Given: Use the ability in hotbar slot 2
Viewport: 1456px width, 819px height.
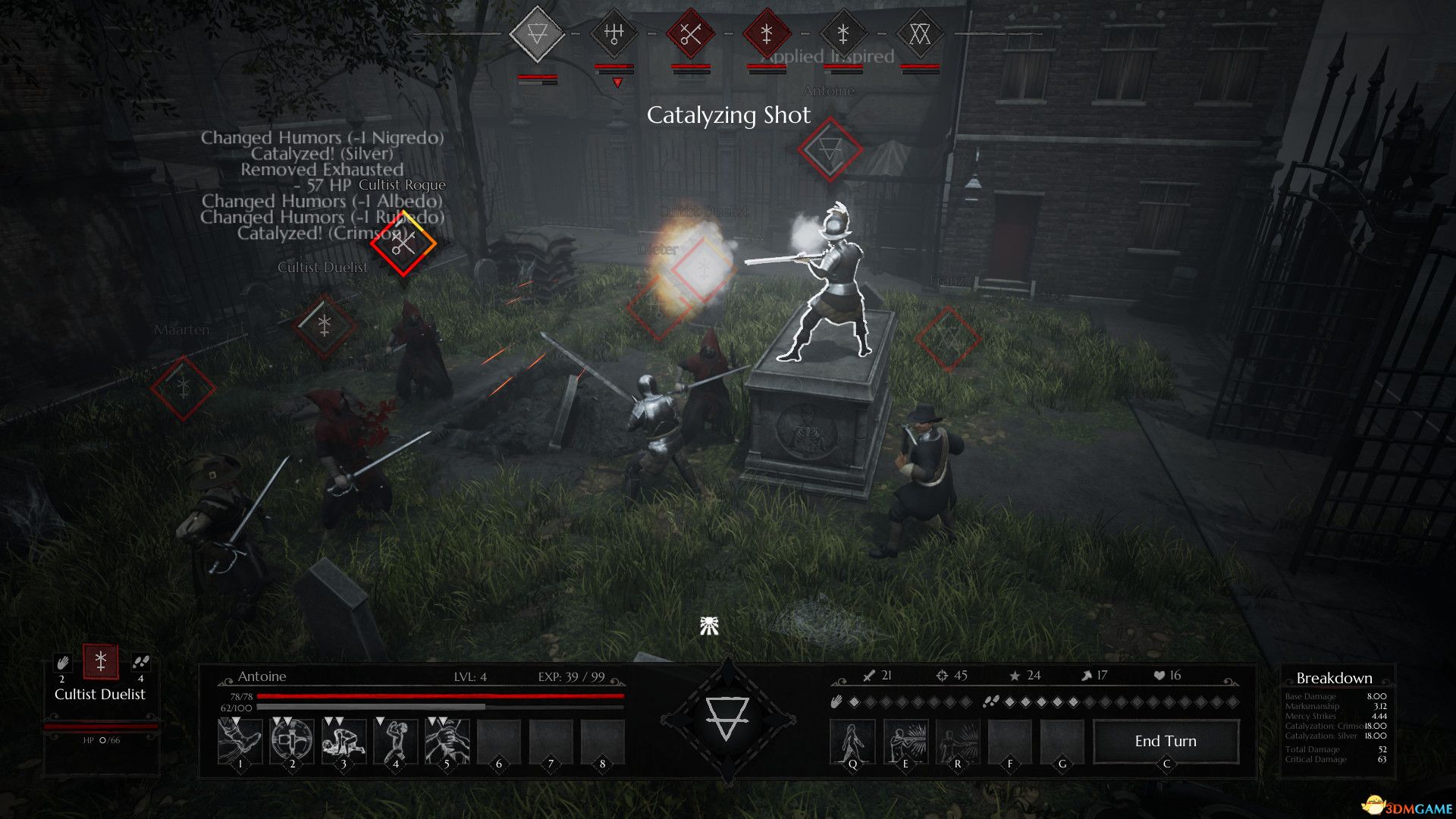Looking at the screenshot, I should pos(292,740).
